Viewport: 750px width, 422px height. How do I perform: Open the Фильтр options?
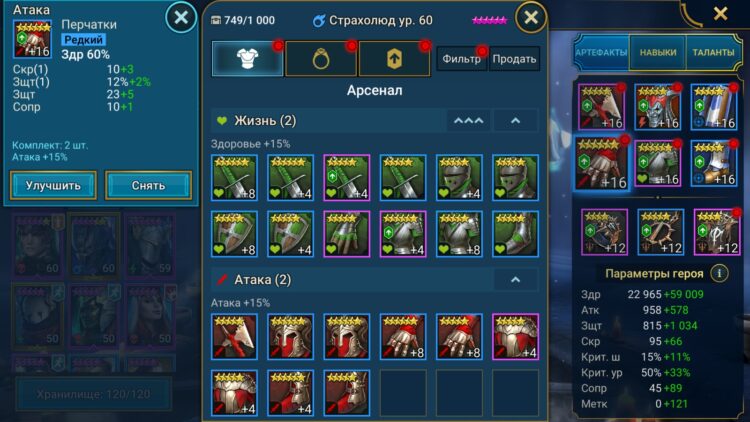pyautogui.click(x=461, y=59)
